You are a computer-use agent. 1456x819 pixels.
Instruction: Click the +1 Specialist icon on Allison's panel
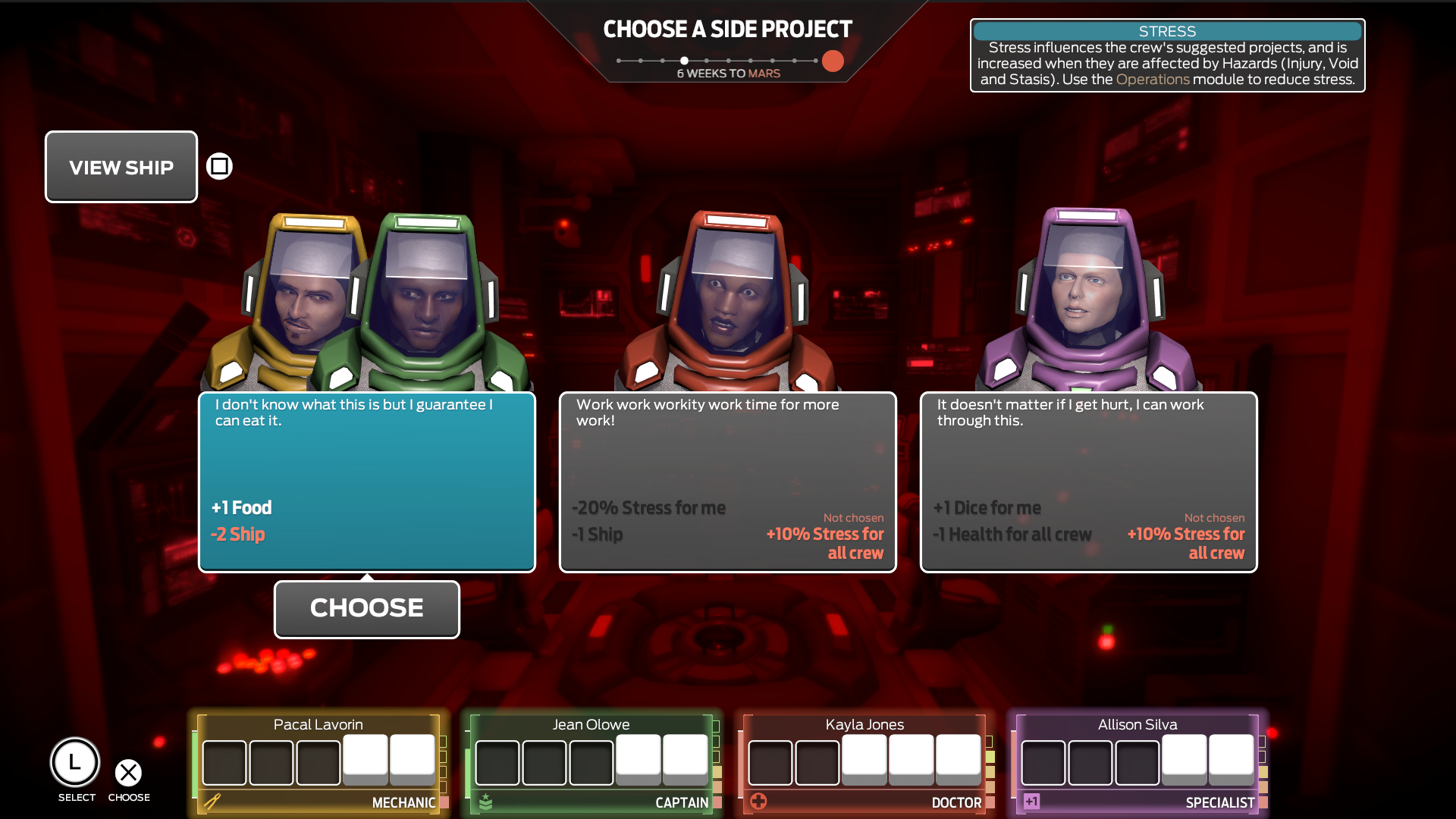1031,799
